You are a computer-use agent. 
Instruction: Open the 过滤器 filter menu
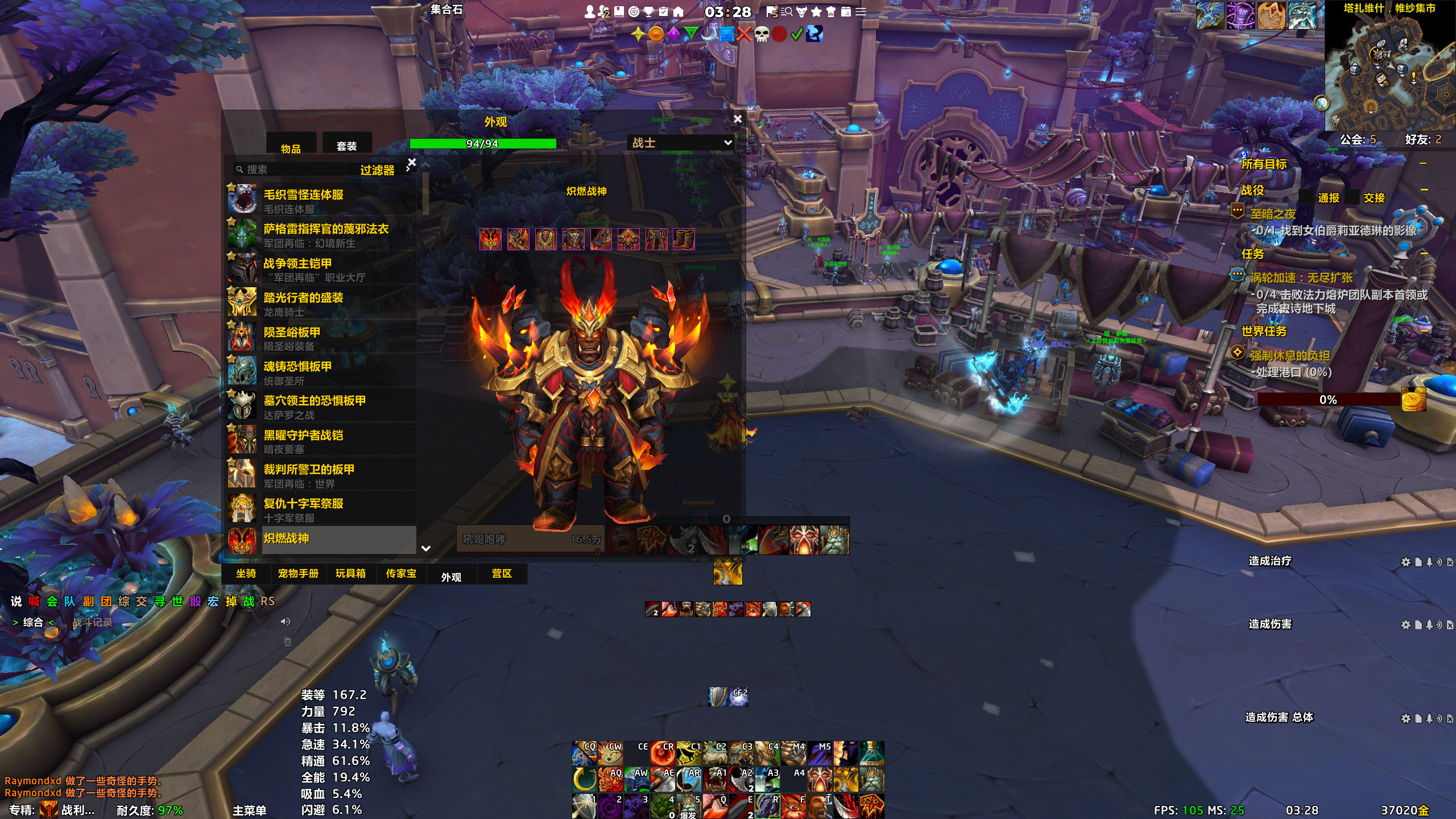pyautogui.click(x=377, y=170)
